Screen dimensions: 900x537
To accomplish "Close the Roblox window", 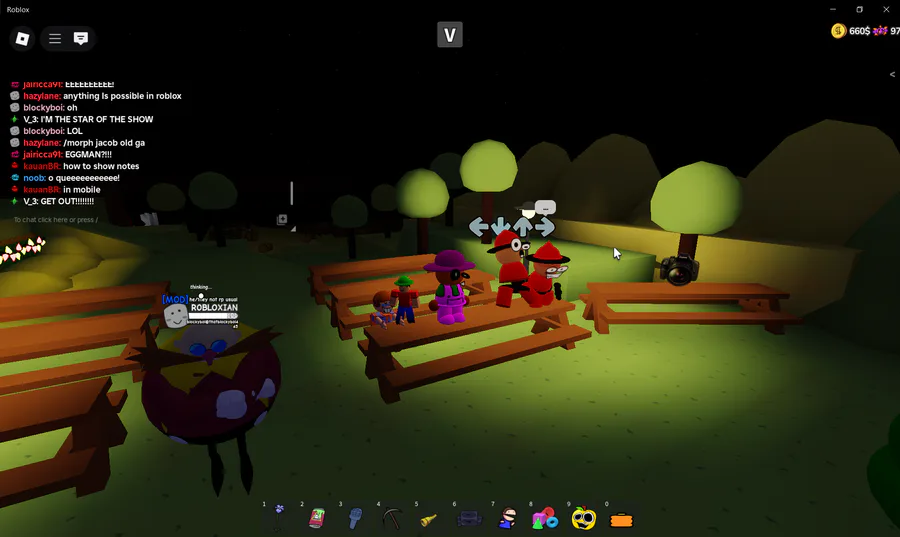I will (x=885, y=9).
